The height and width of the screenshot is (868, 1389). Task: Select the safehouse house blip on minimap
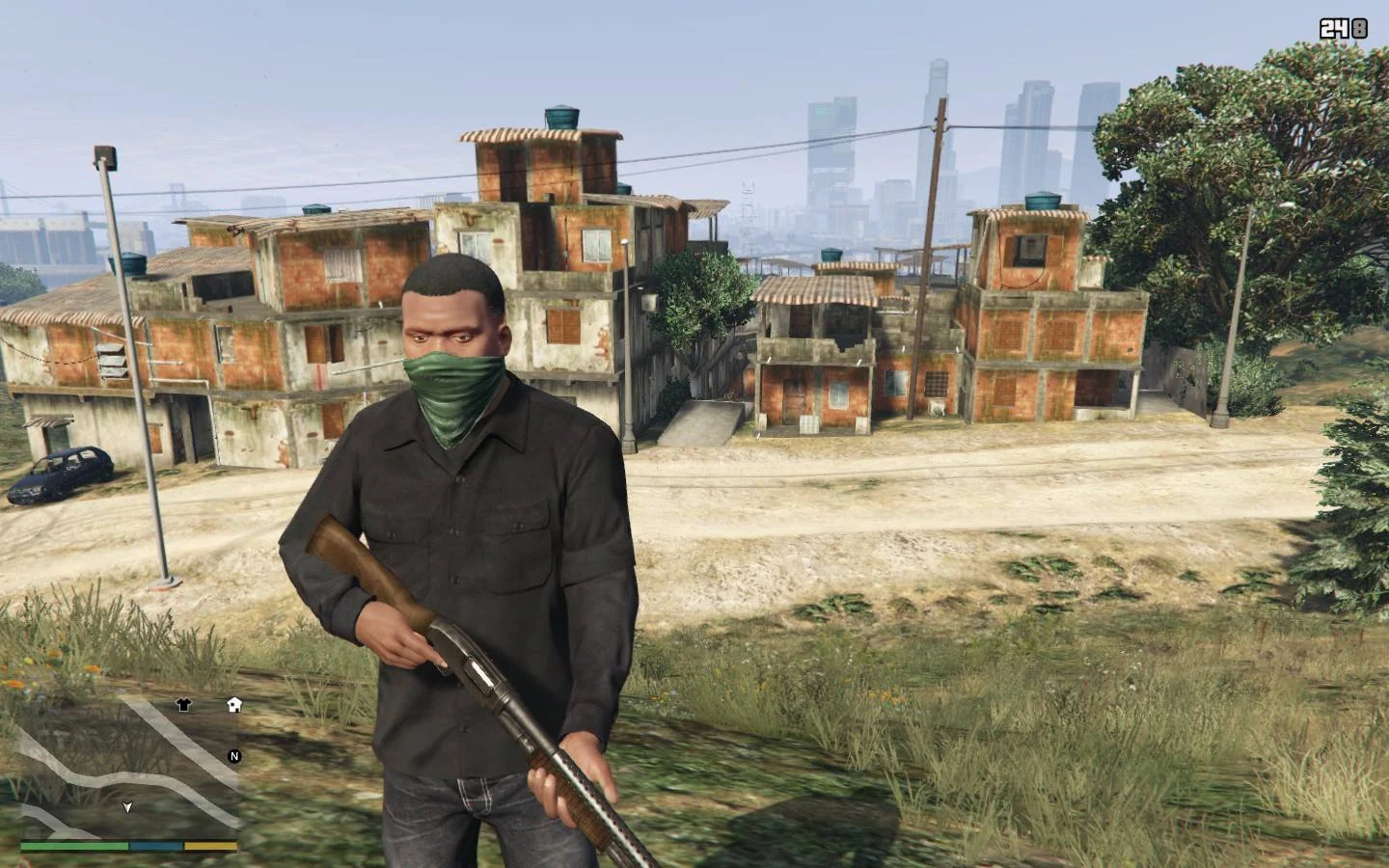[234, 707]
